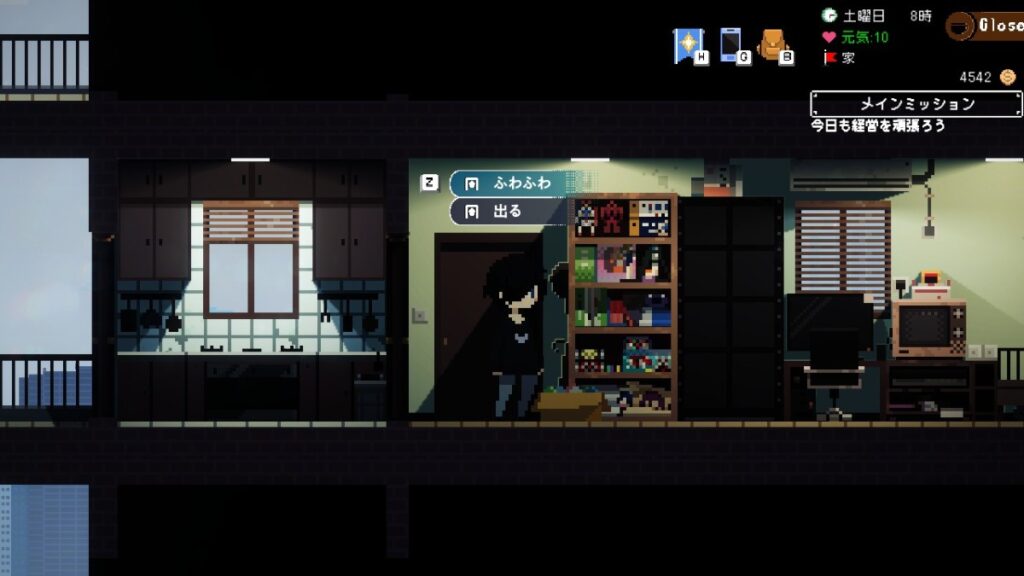Choose the 出る exit option
Viewport: 1024px width, 576px height.
[506, 211]
